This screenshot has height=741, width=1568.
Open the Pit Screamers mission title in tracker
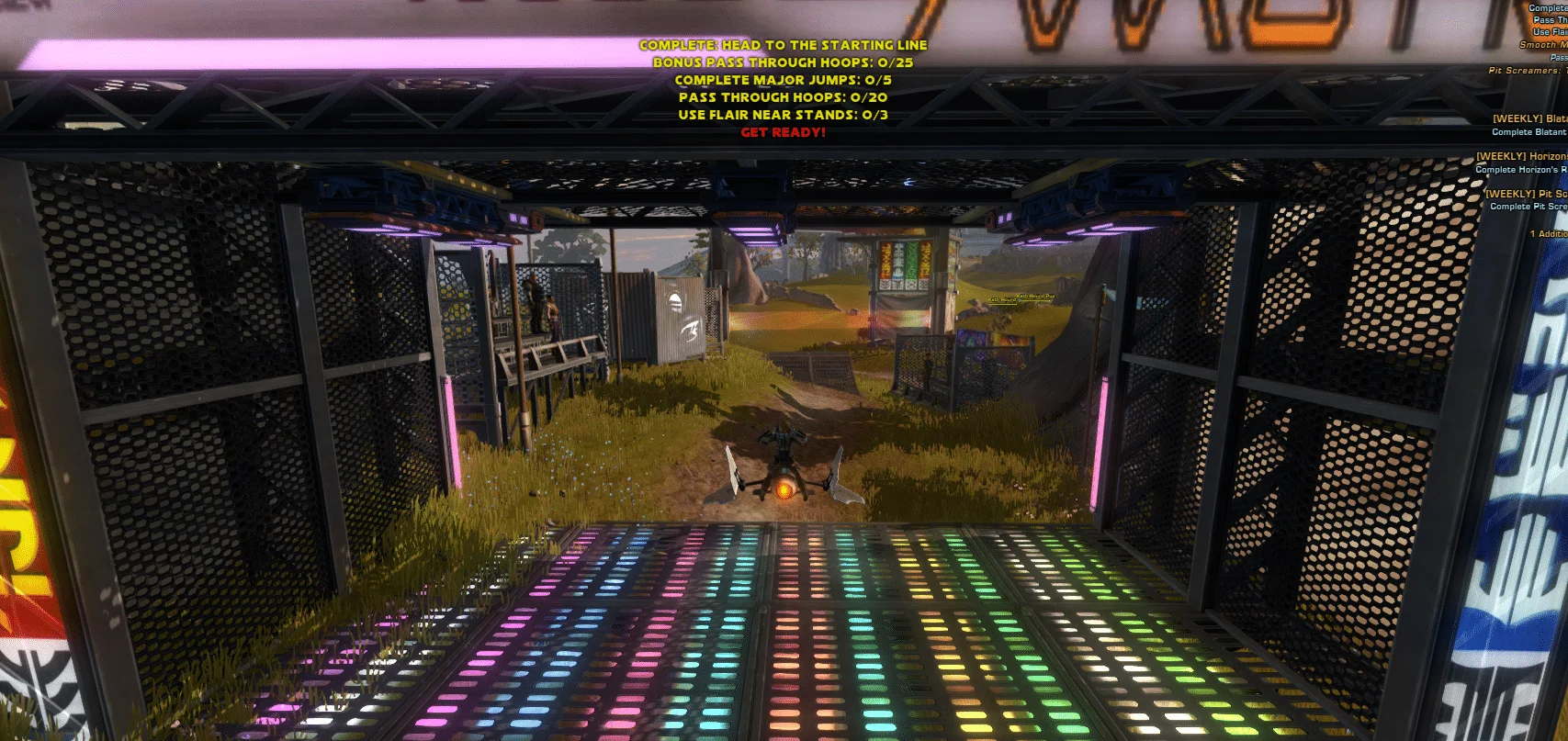pyautogui.click(x=1527, y=70)
